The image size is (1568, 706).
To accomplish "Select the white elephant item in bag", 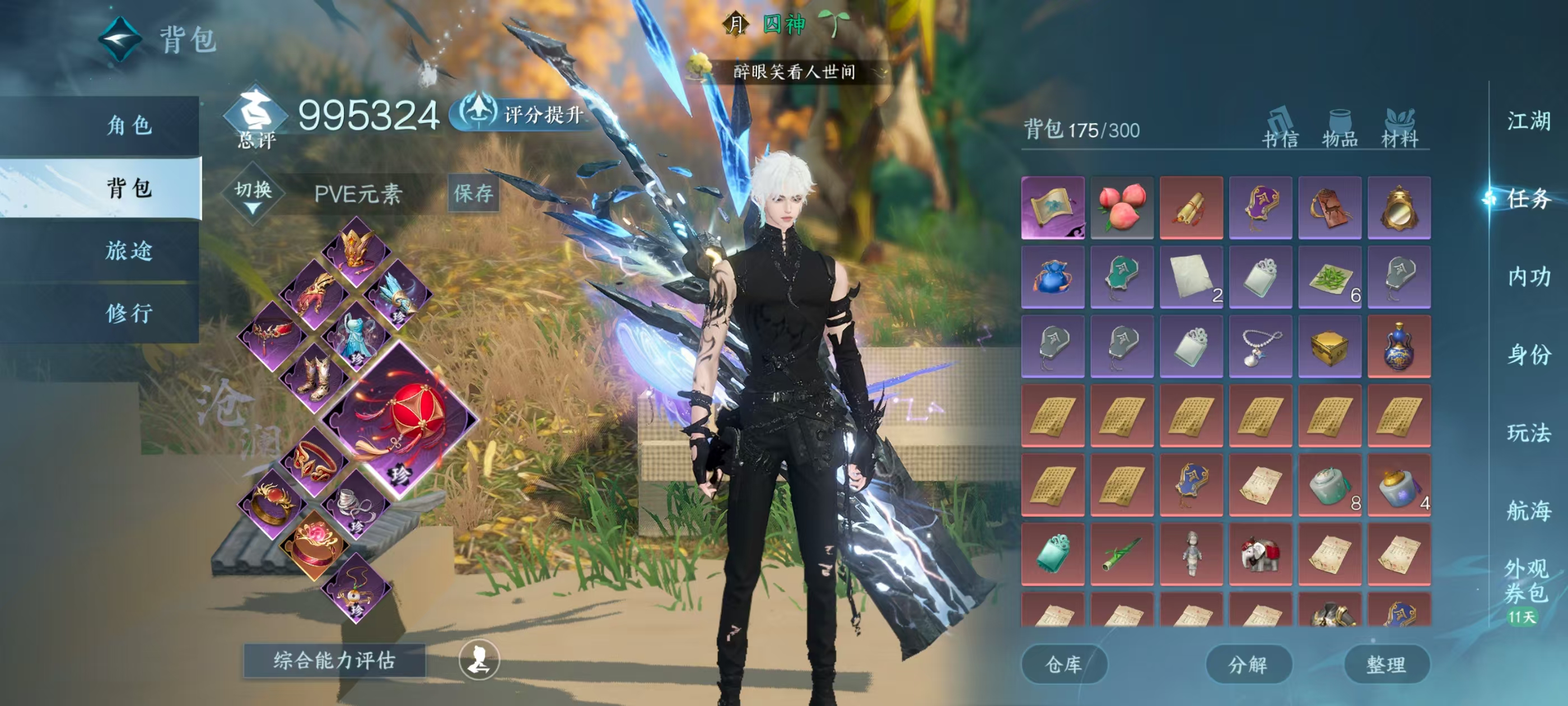I will coord(1260,554).
